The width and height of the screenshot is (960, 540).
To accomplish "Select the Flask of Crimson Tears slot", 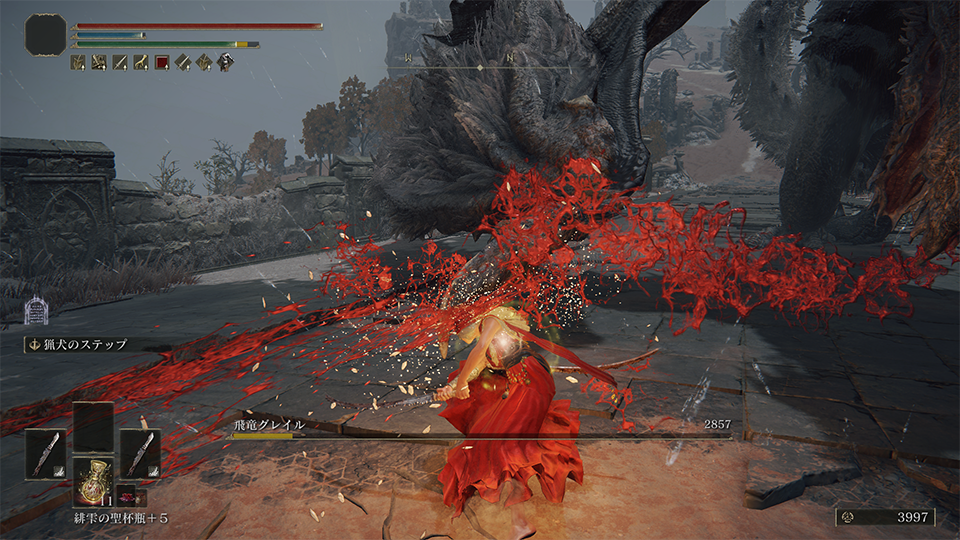I will click(x=93, y=485).
